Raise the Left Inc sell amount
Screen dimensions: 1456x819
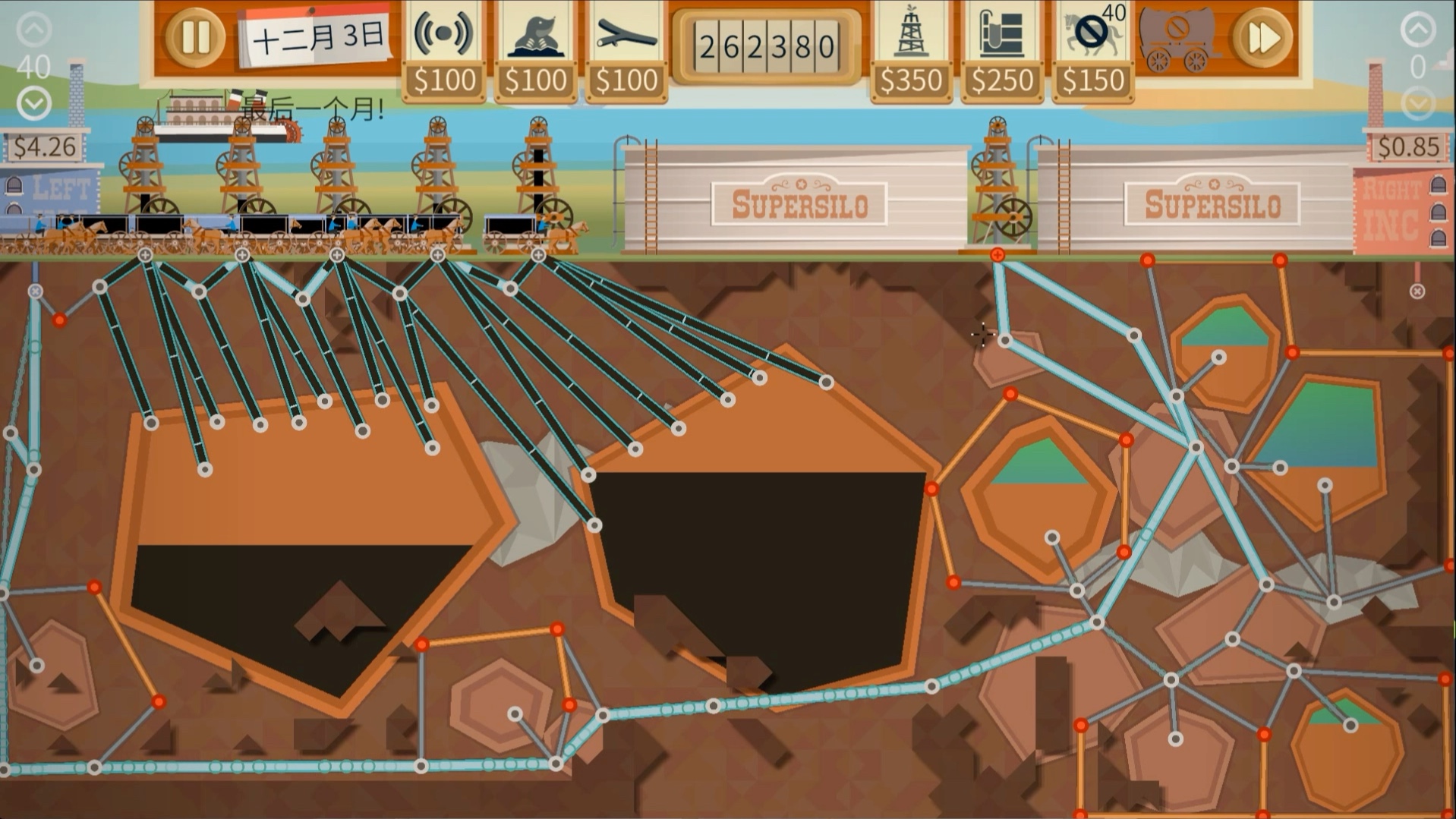point(34,30)
